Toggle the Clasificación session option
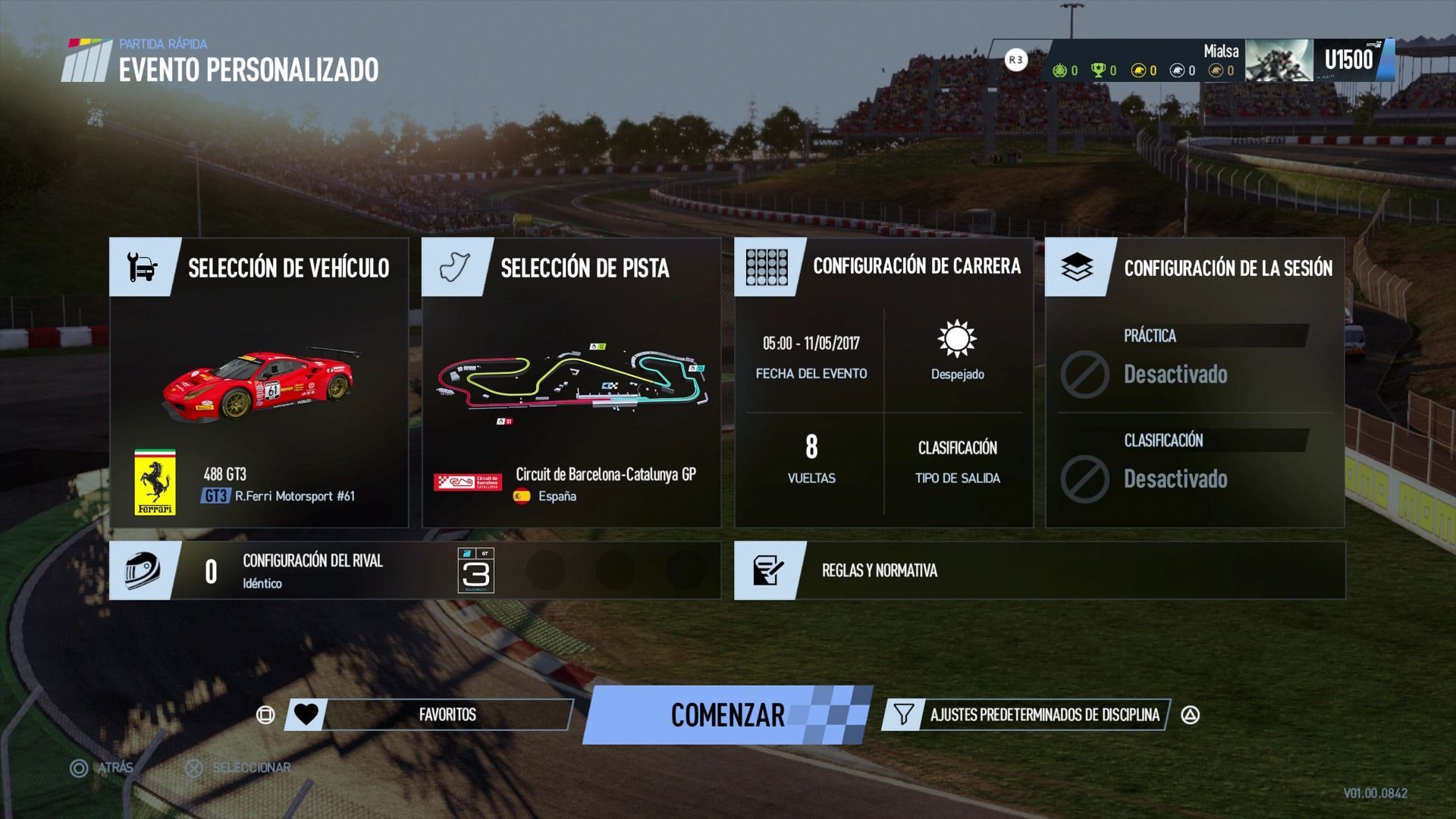The width and height of the screenshot is (1456, 819). [x=1194, y=466]
